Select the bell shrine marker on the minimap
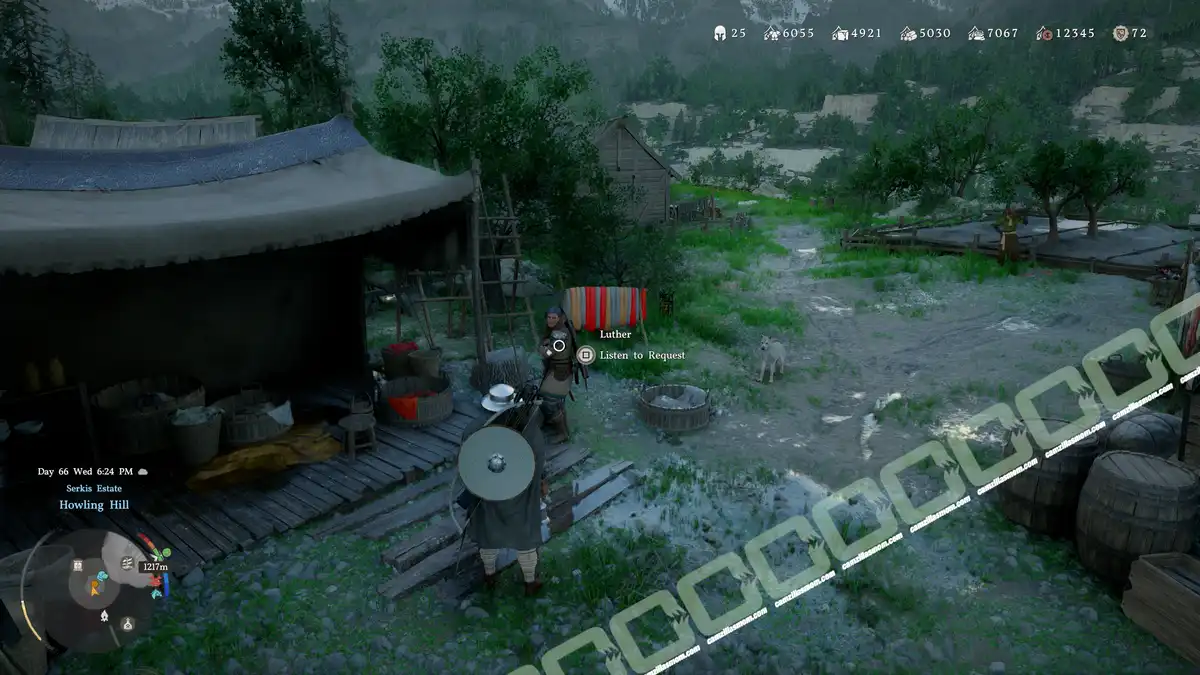Screen dimensions: 1200x675 tap(127, 624)
